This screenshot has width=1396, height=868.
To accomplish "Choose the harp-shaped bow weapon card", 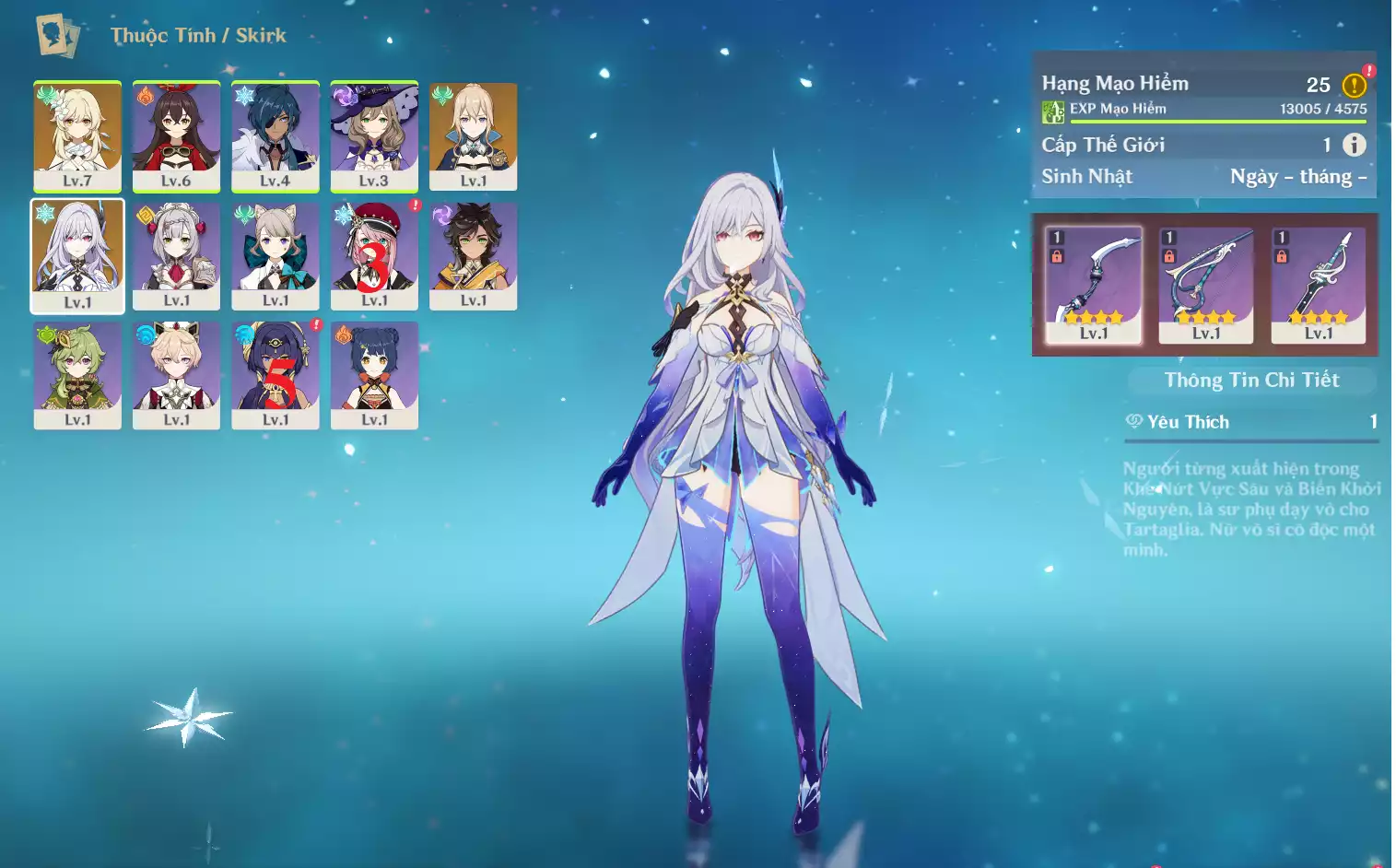I will 1205,285.
